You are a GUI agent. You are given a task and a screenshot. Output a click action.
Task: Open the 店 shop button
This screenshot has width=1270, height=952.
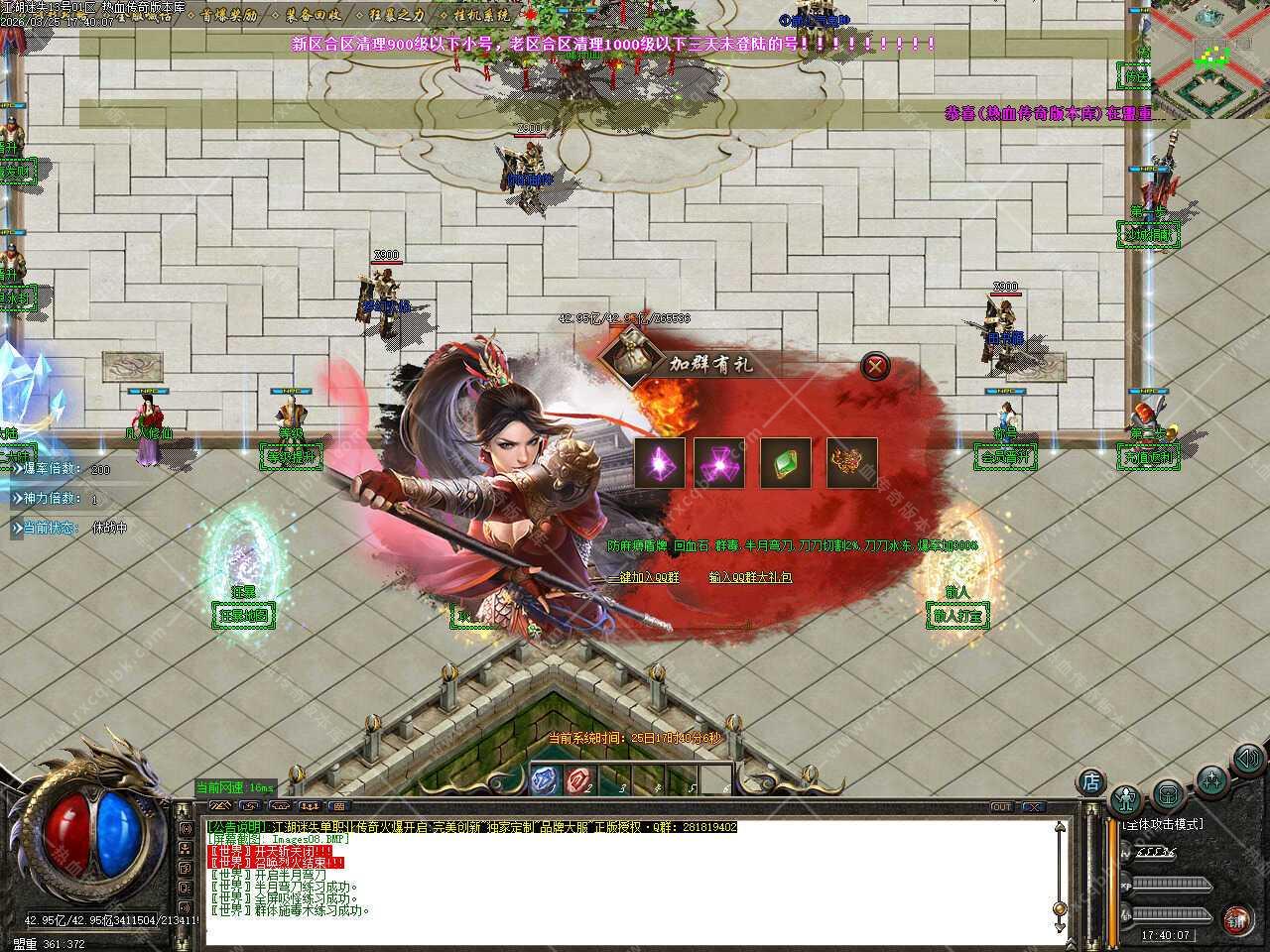point(1090,781)
